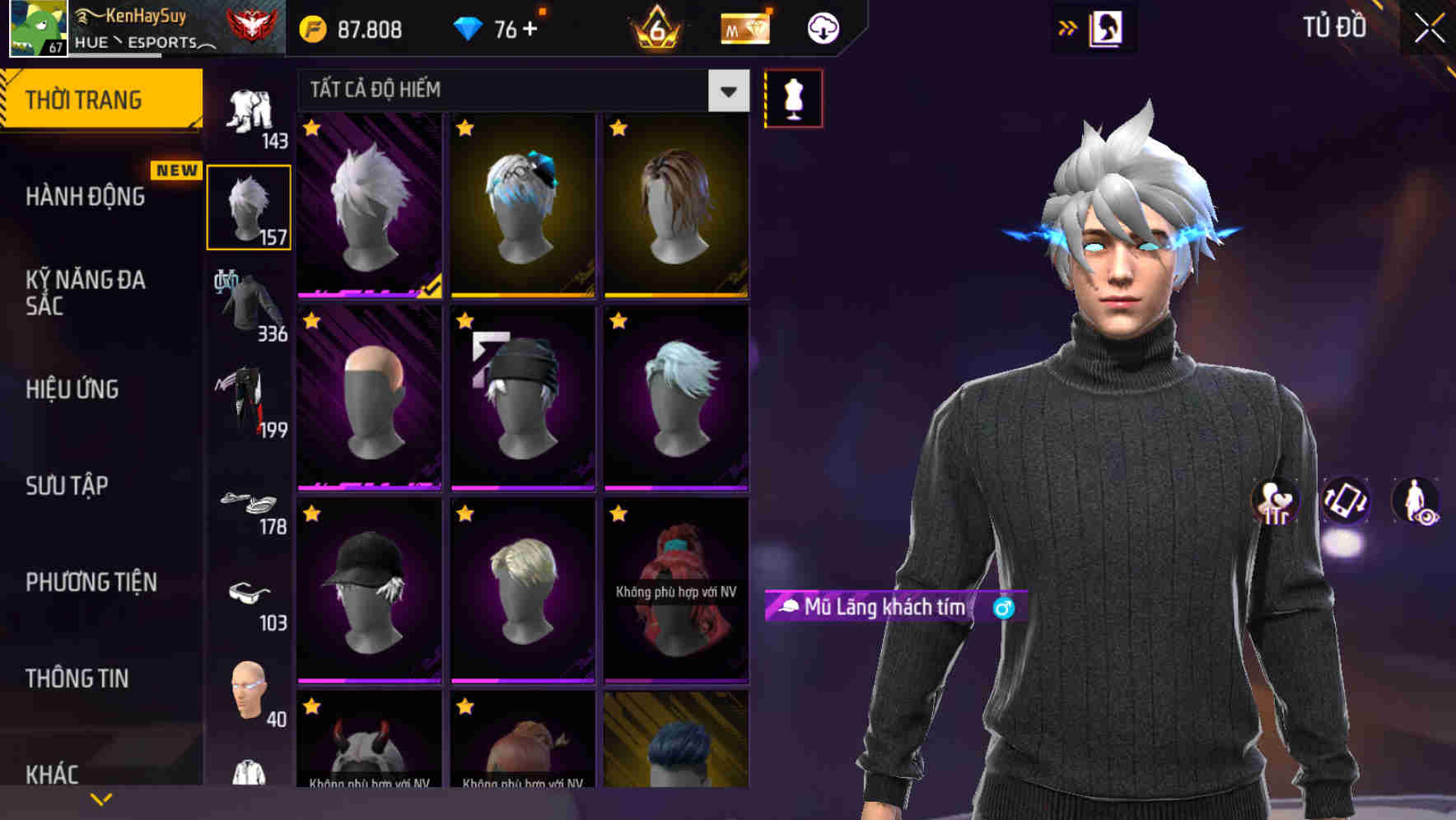
Task: Select the shoes category showing 178 items
Action: (x=249, y=505)
